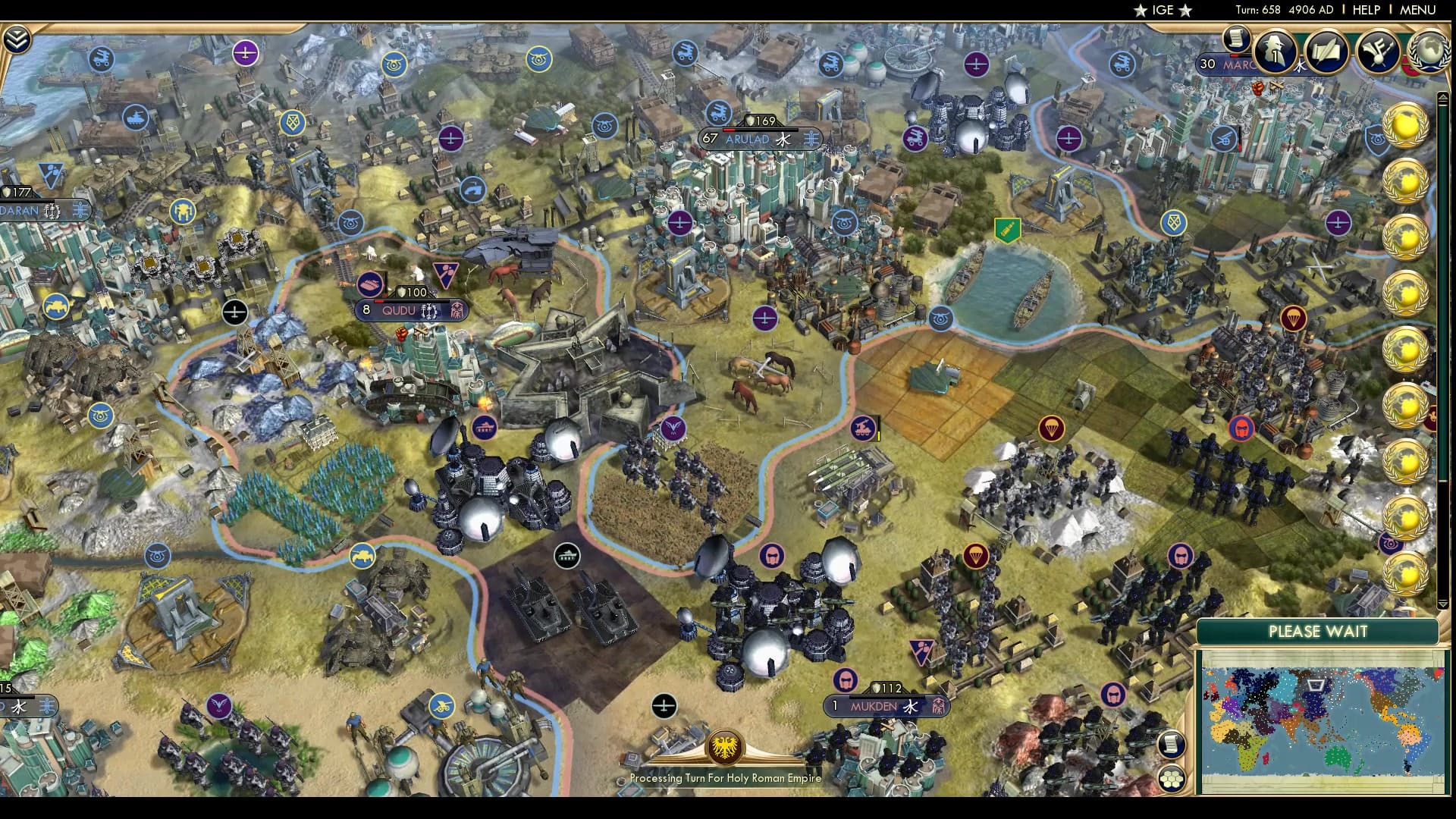The height and width of the screenshot is (819, 1456).
Task: Click the red progress bar above the MARC notification
Action: (x=1235, y=56)
